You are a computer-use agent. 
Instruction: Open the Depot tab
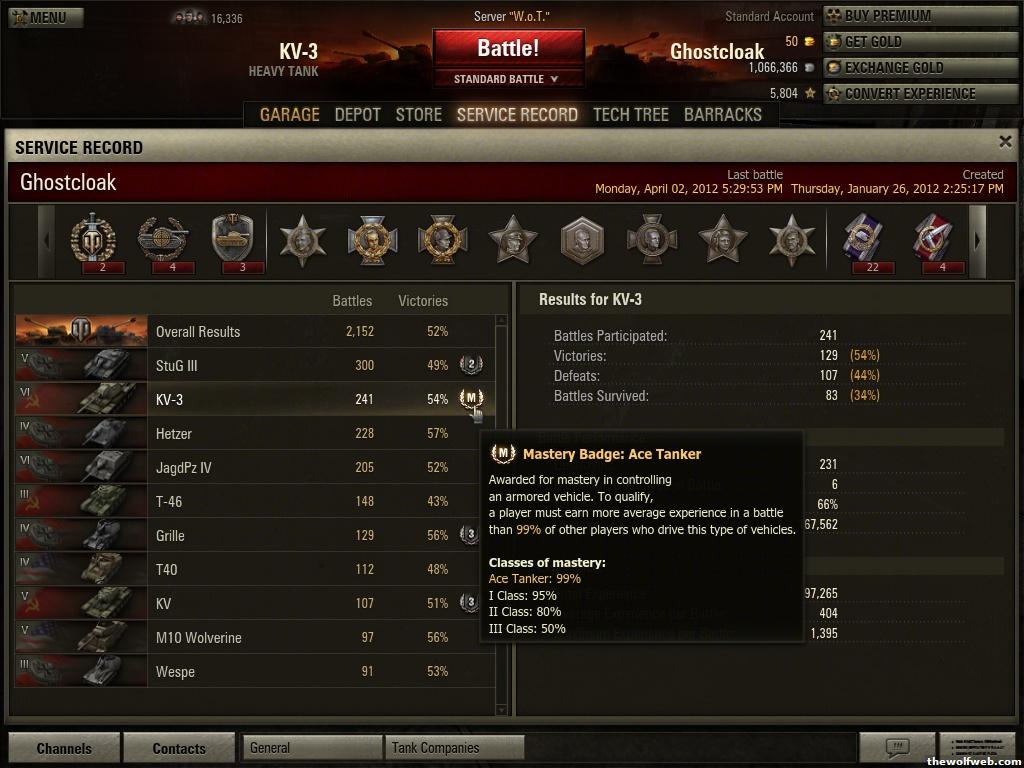pos(357,114)
